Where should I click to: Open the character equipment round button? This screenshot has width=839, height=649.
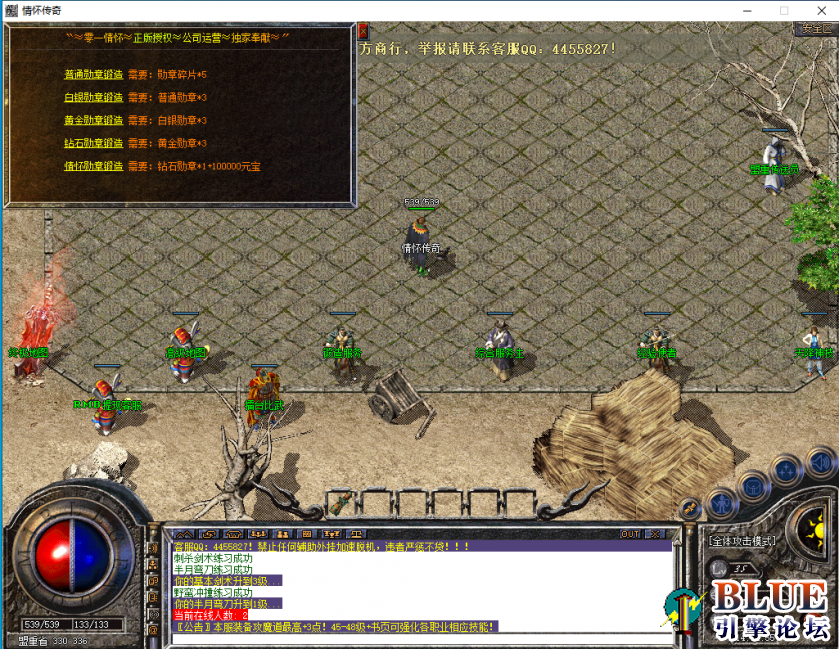pos(720,503)
